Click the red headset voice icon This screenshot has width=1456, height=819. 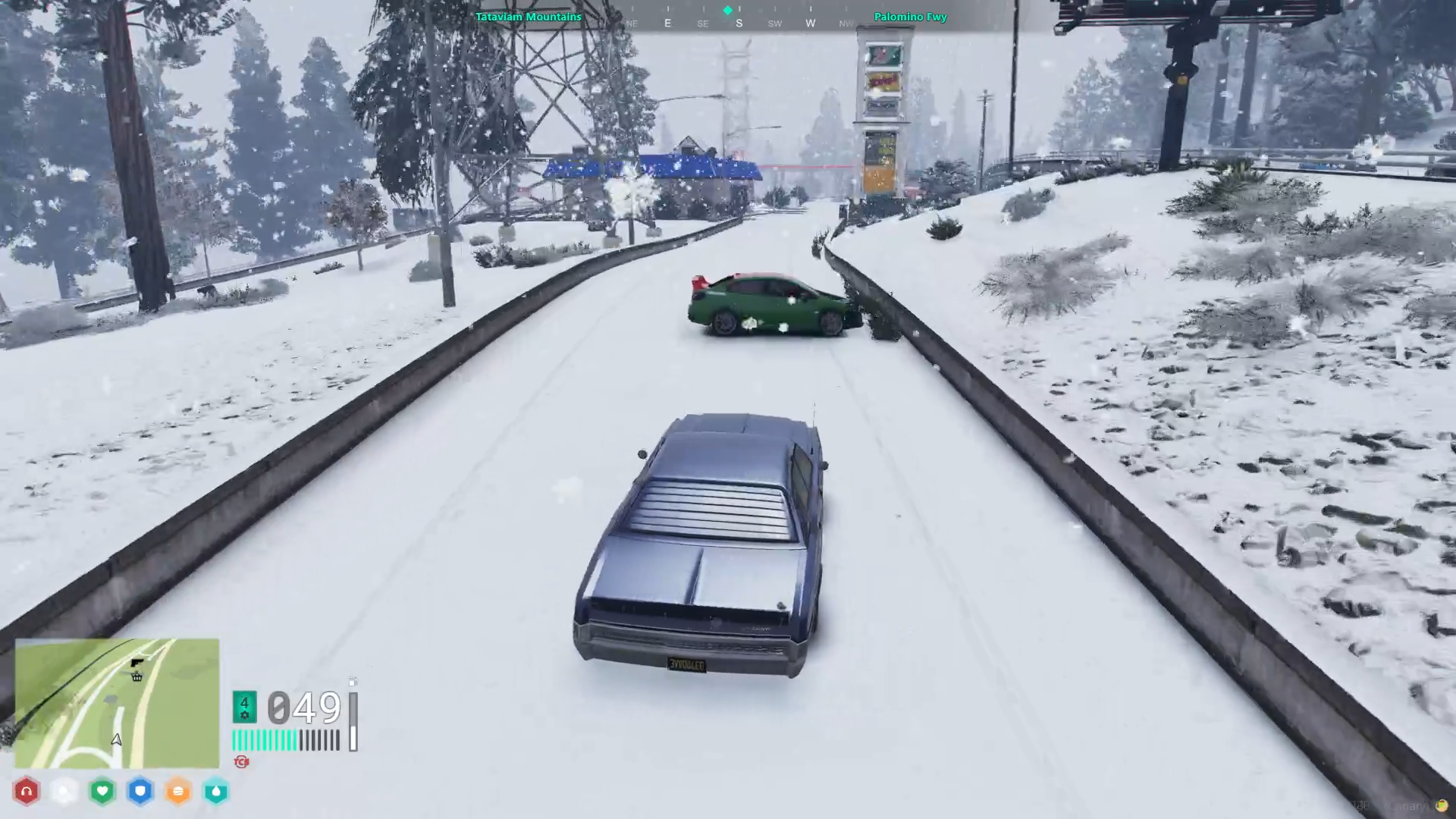[27, 792]
